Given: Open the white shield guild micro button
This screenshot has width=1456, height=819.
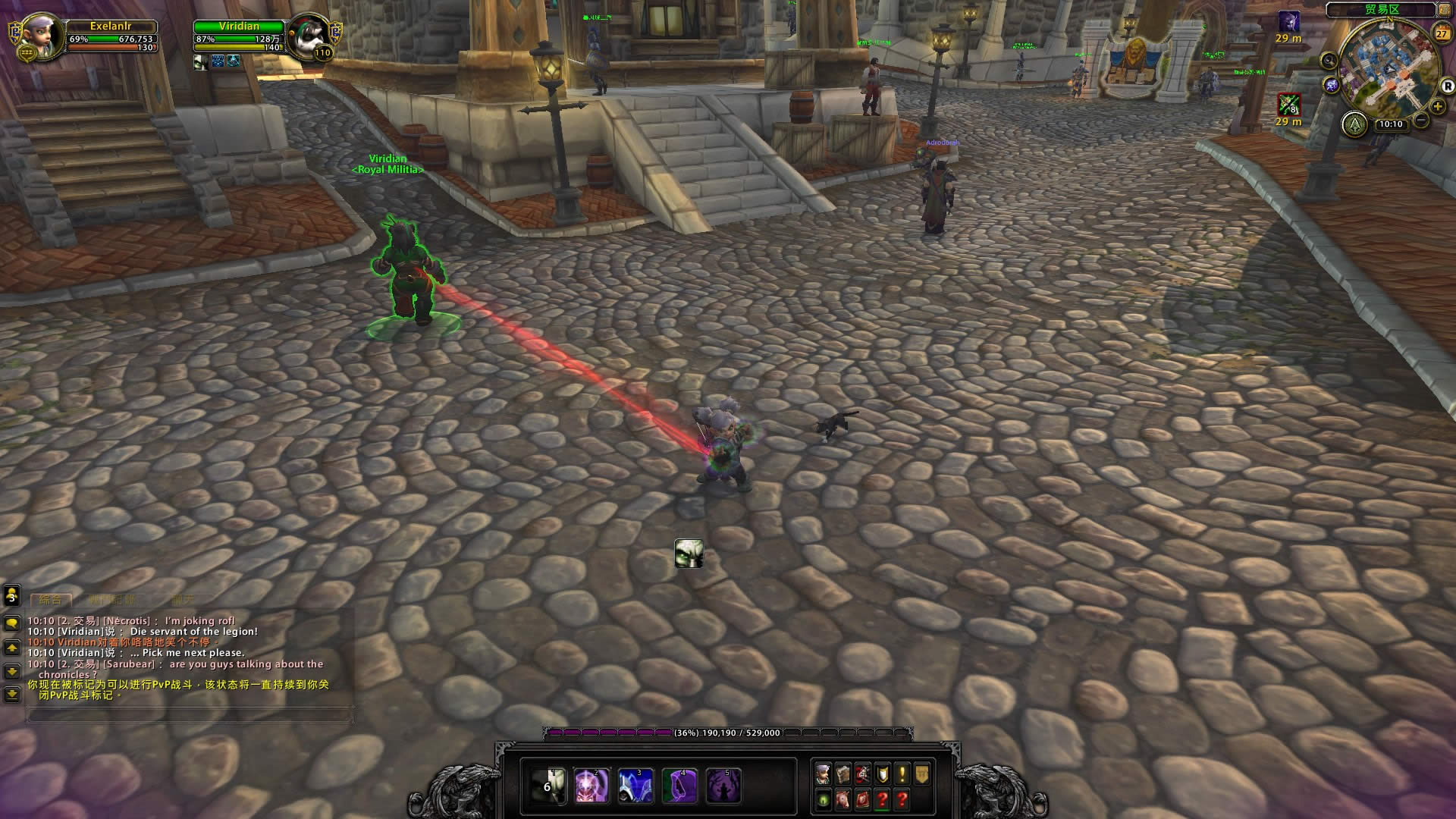Looking at the screenshot, I should 883,773.
